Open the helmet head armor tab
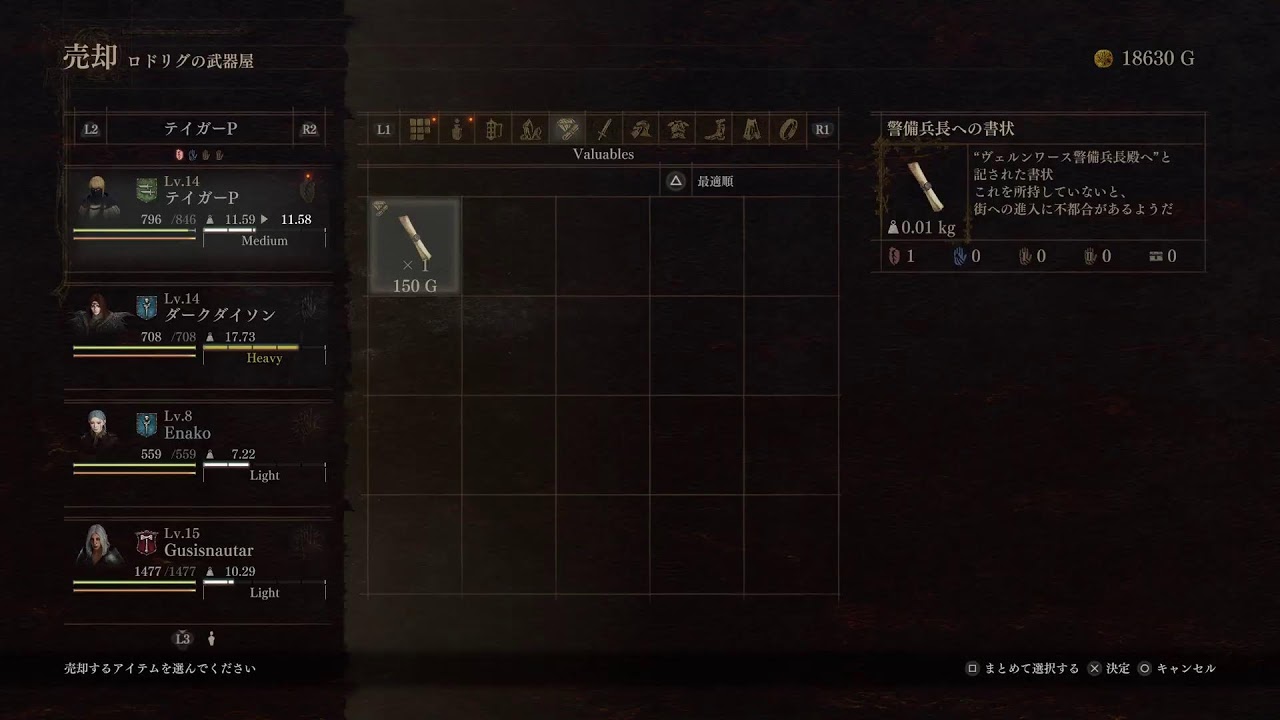1280x720 pixels. tap(641, 129)
